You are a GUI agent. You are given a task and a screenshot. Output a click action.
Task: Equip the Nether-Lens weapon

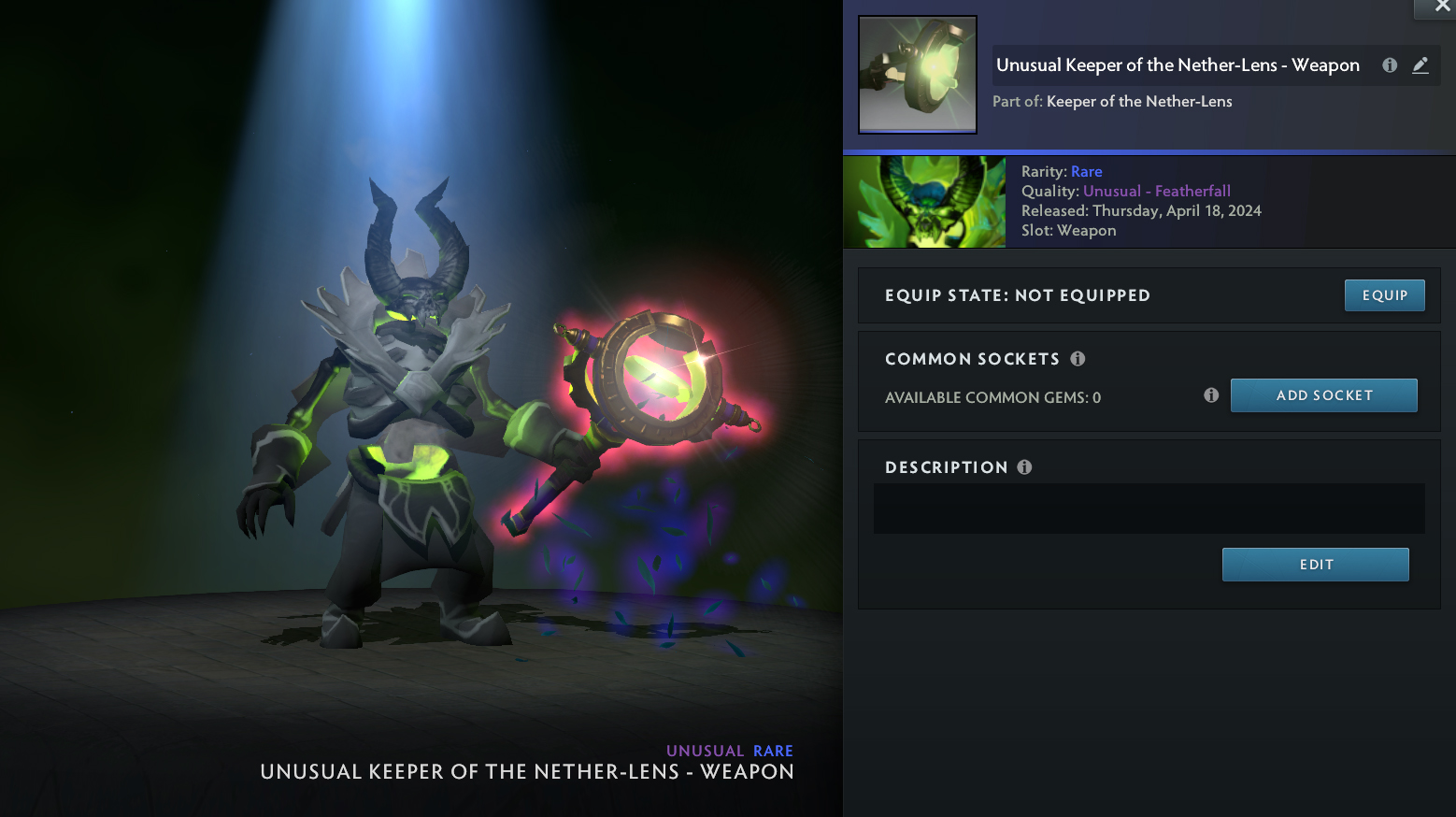pyautogui.click(x=1384, y=295)
